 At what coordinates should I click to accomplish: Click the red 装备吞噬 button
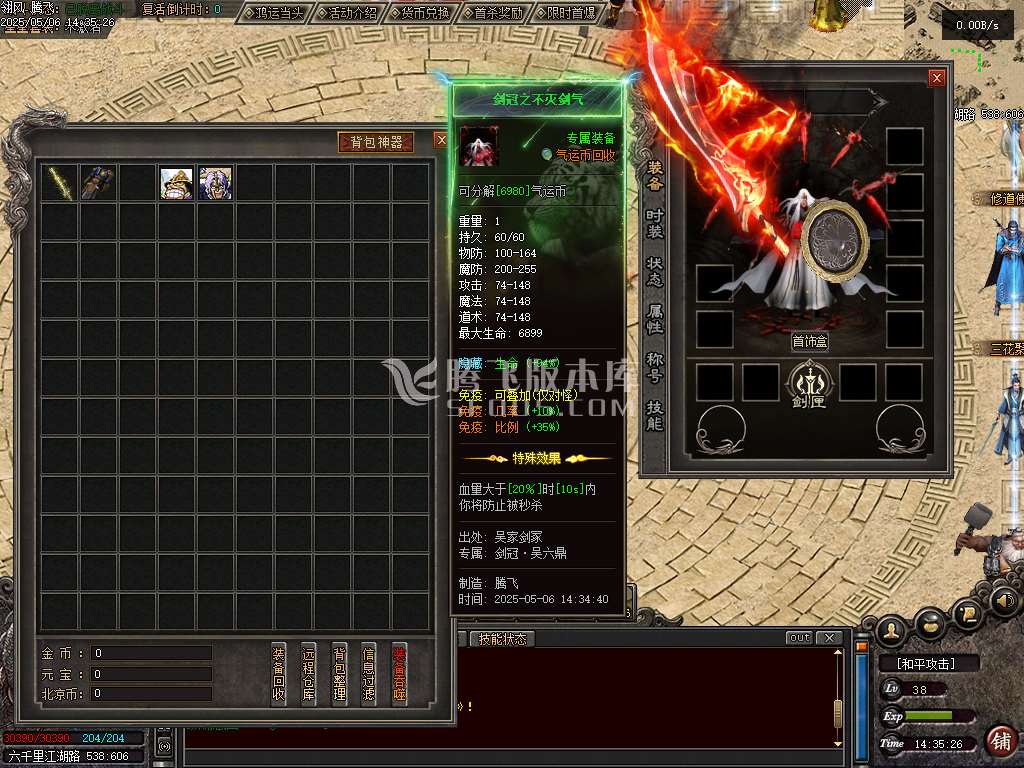pyautogui.click(x=399, y=673)
